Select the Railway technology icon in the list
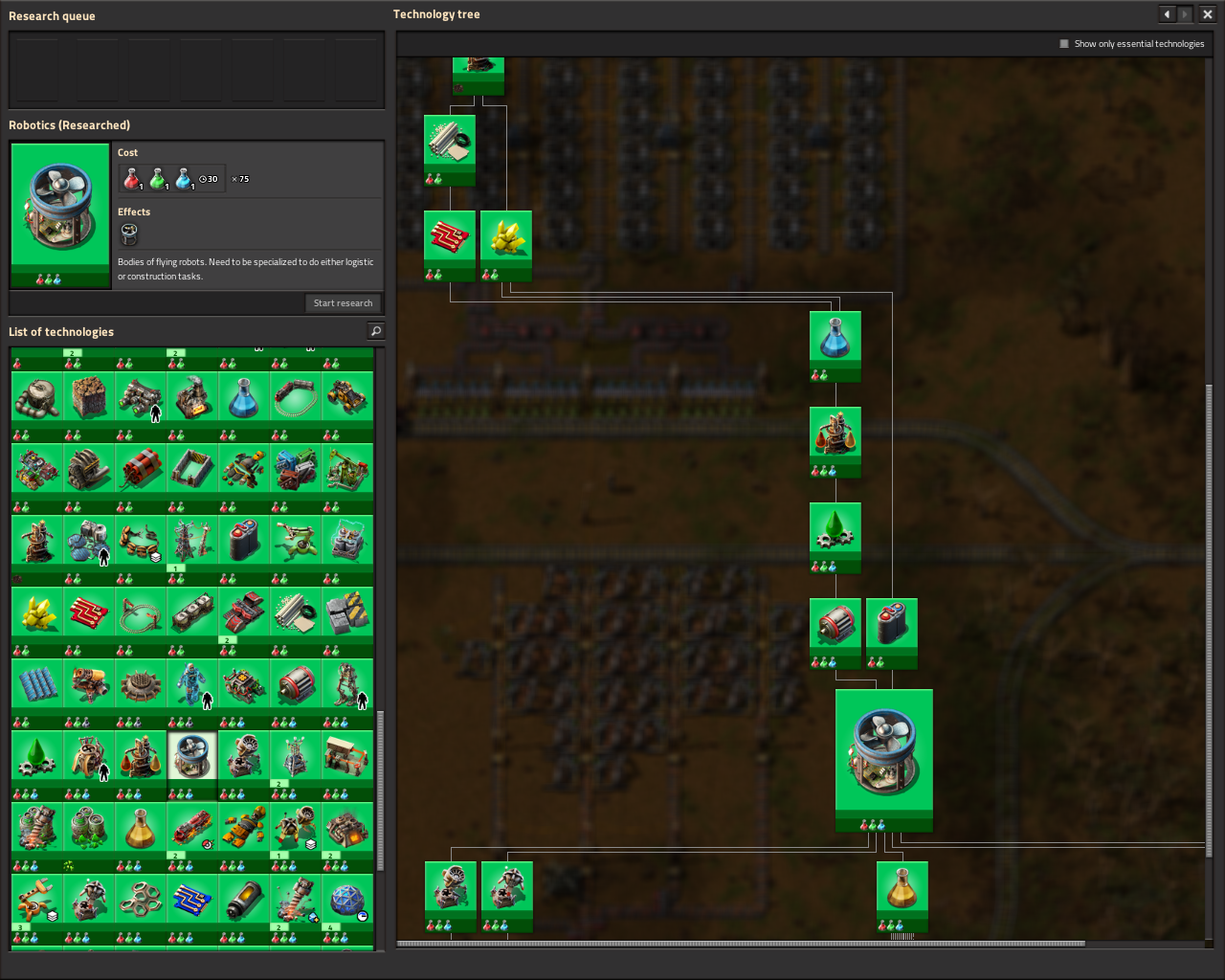This screenshot has width=1225, height=980. pyautogui.click(x=295, y=396)
